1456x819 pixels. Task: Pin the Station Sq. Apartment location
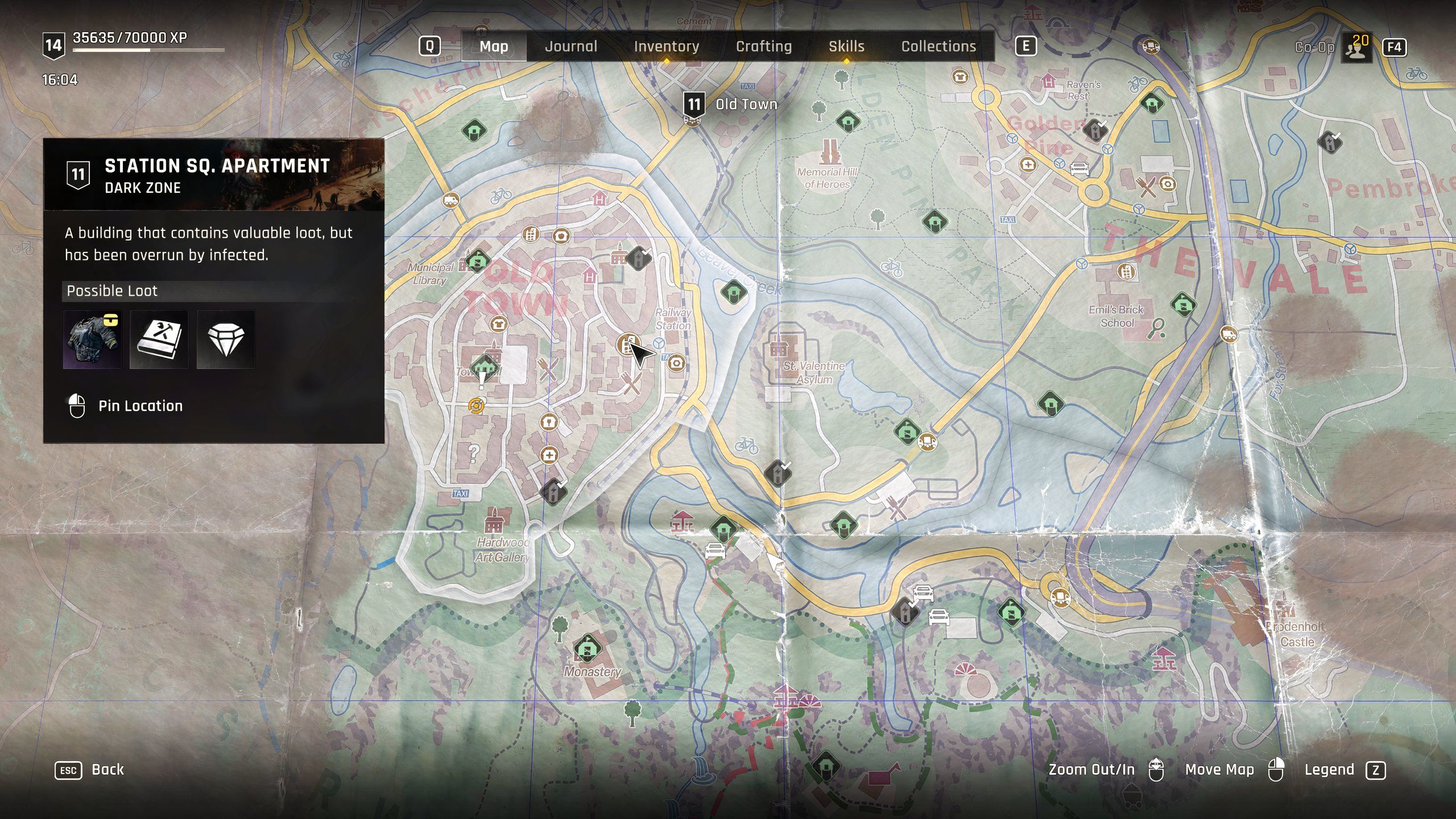[x=140, y=406]
